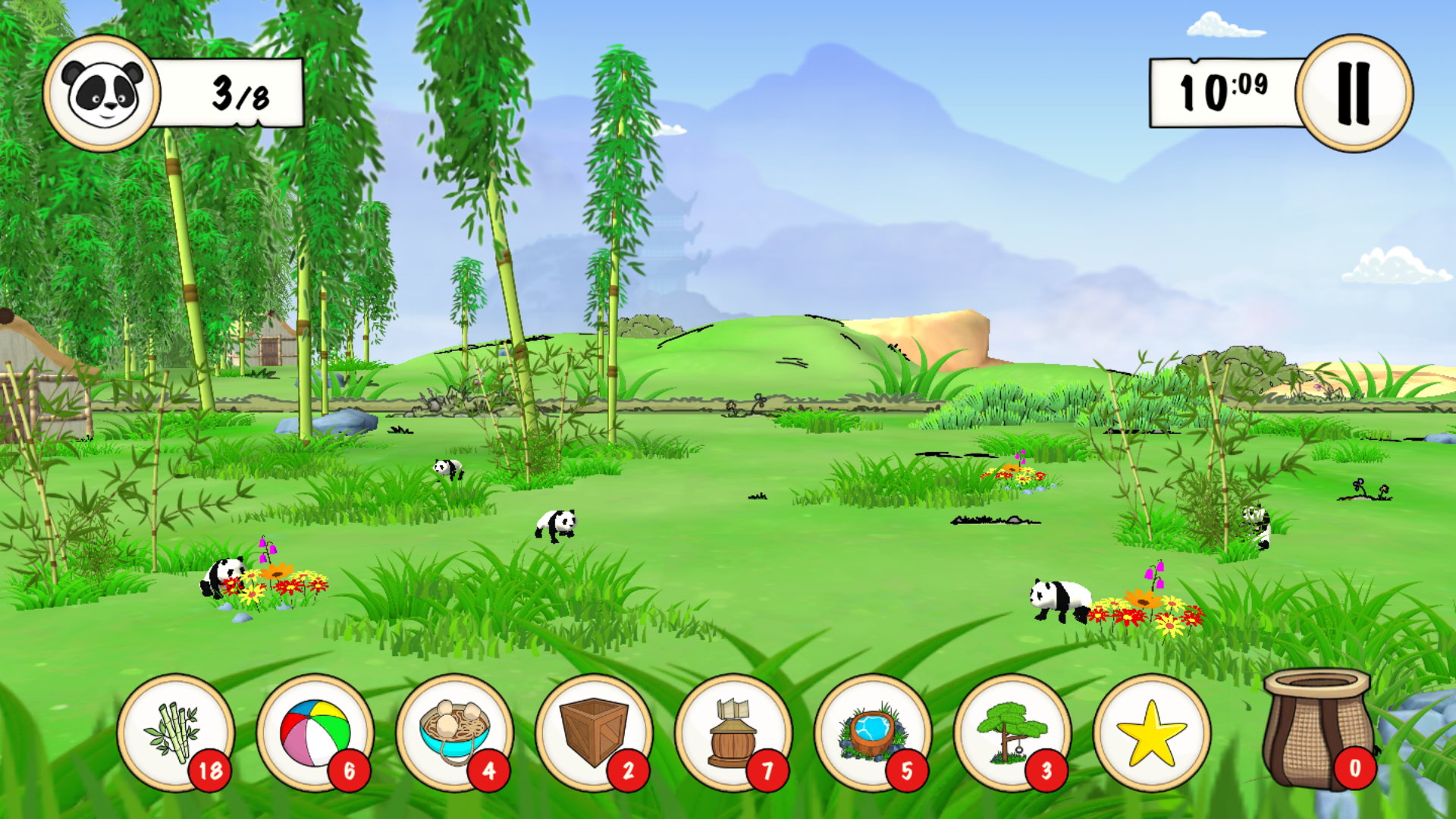This screenshot has width=1456, height=819.
Task: Select the bamboo stalks item
Action: pos(175,733)
